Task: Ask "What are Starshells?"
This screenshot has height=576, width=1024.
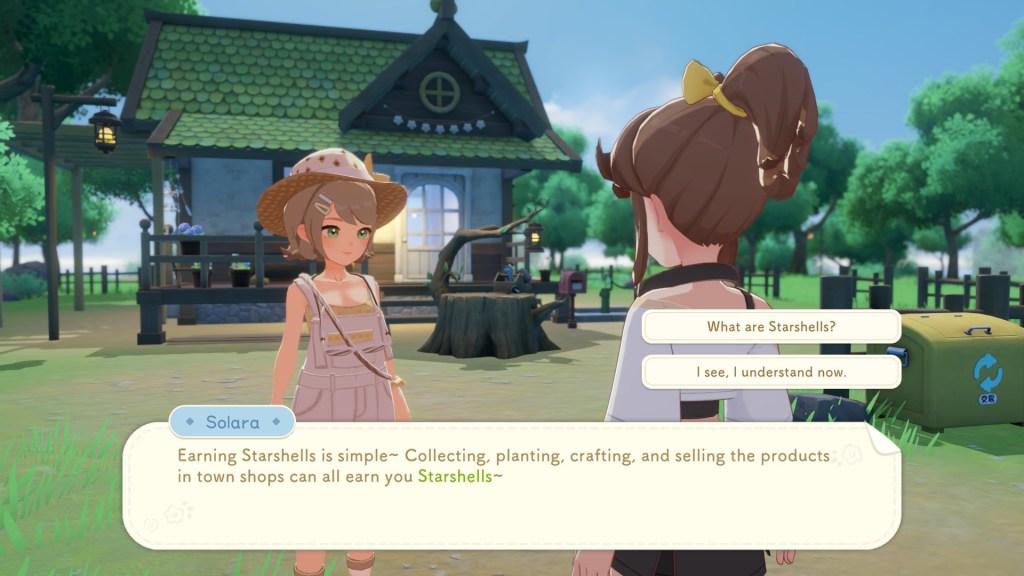Action: click(770, 326)
